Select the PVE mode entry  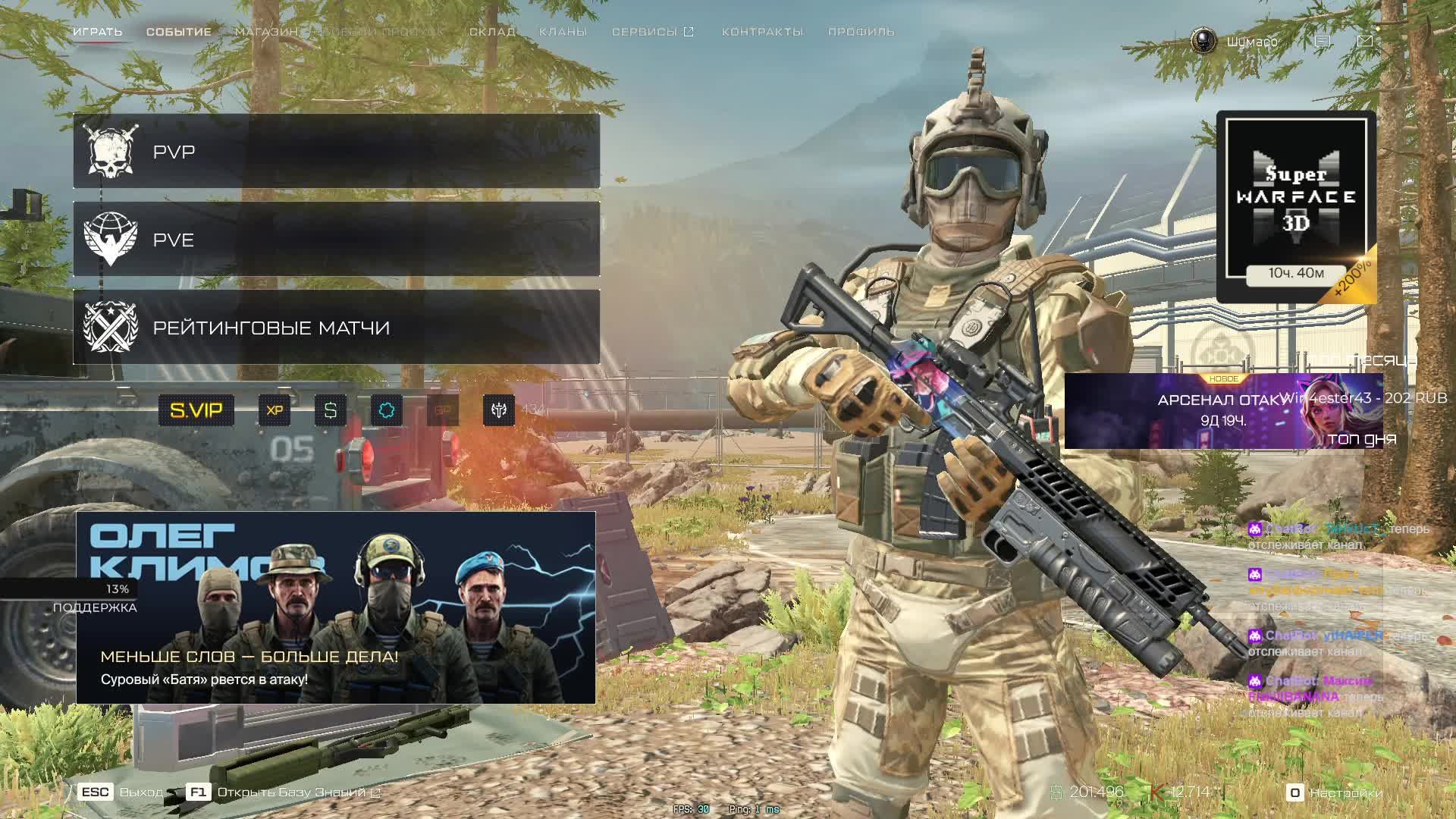(x=336, y=240)
